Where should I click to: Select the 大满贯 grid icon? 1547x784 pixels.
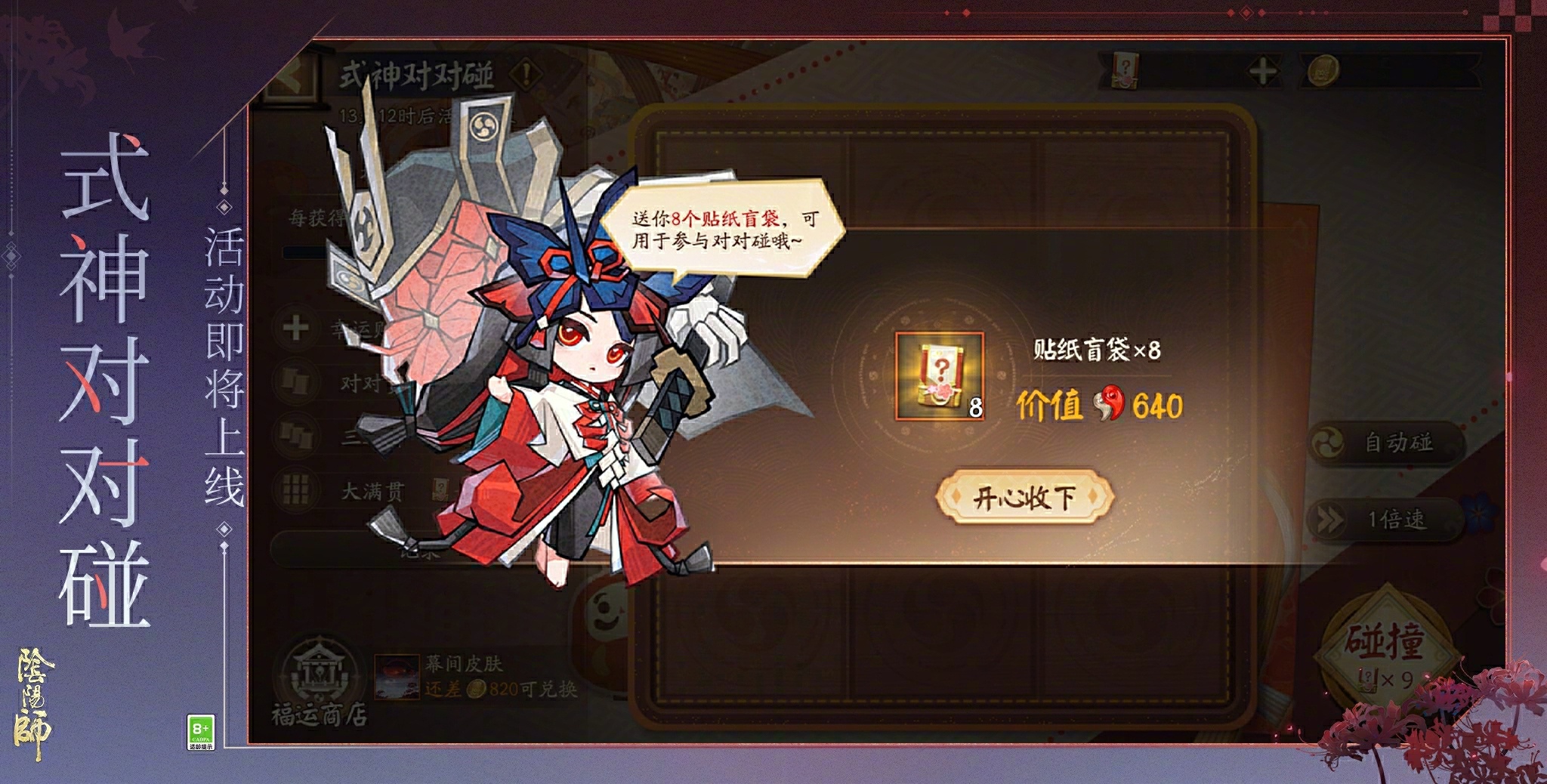pos(295,489)
